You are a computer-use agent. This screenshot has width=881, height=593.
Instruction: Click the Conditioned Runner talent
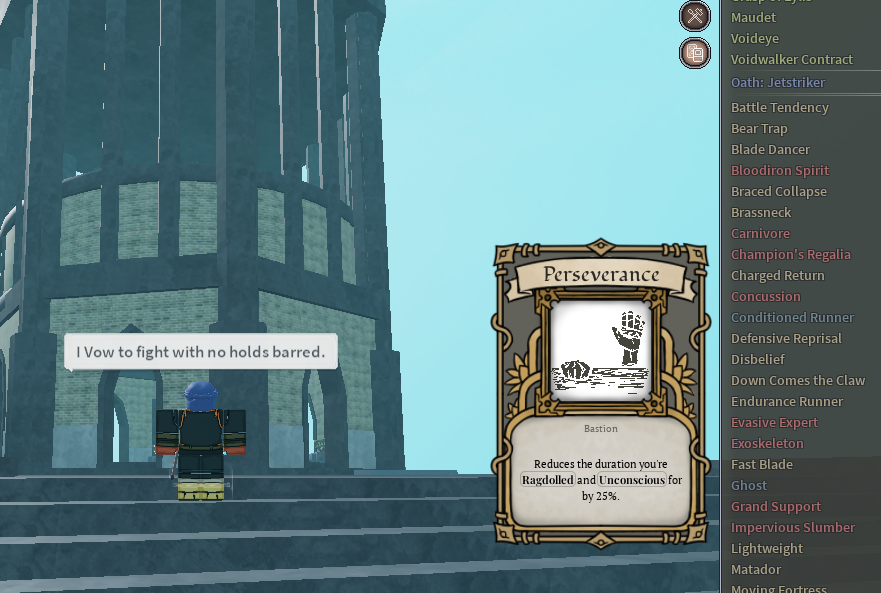tap(792, 318)
